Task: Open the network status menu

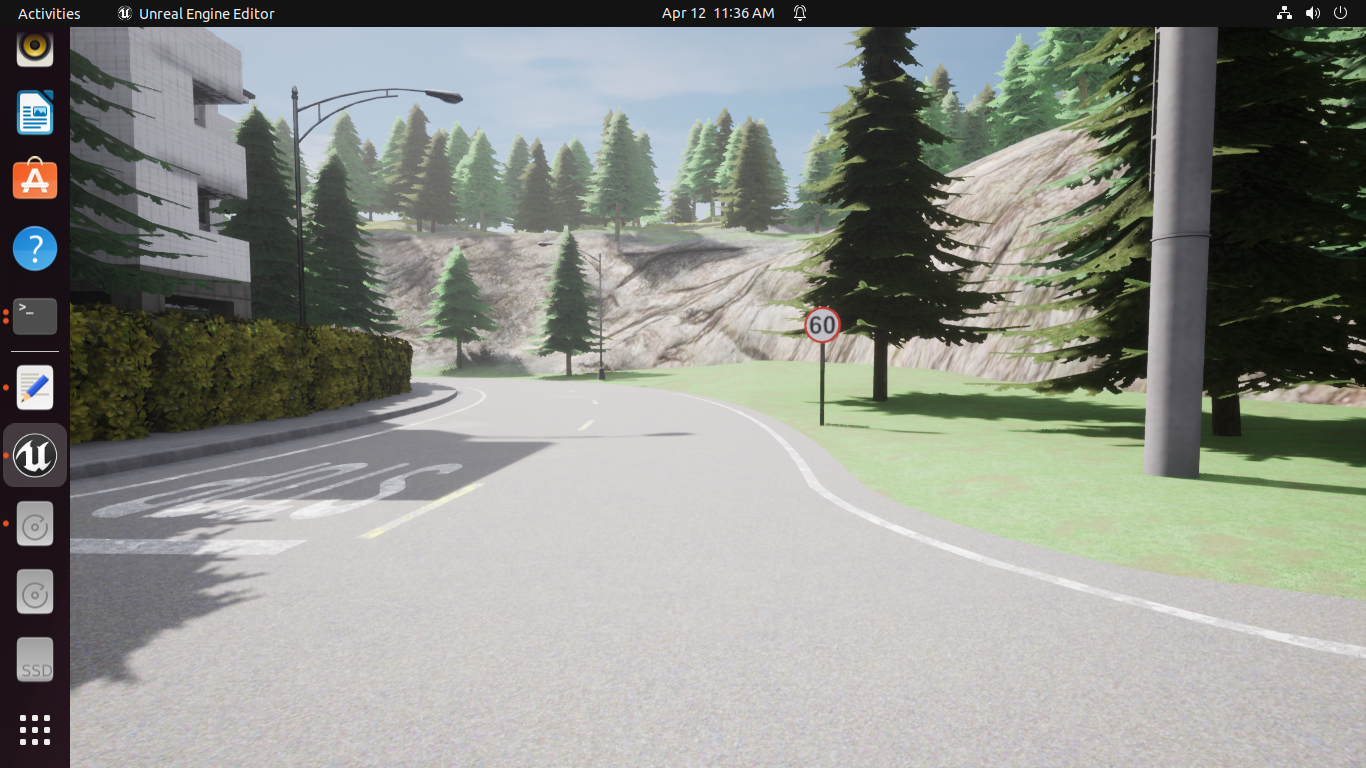Action: tap(1284, 13)
